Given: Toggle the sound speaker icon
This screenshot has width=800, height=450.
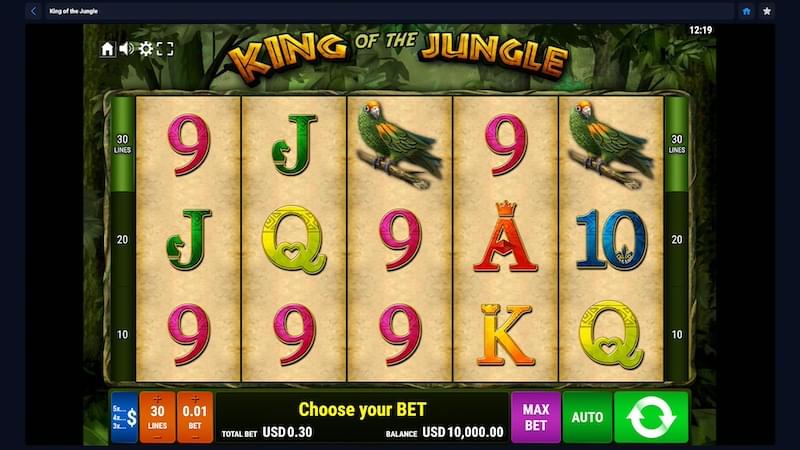Looking at the screenshot, I should click(x=127, y=48).
